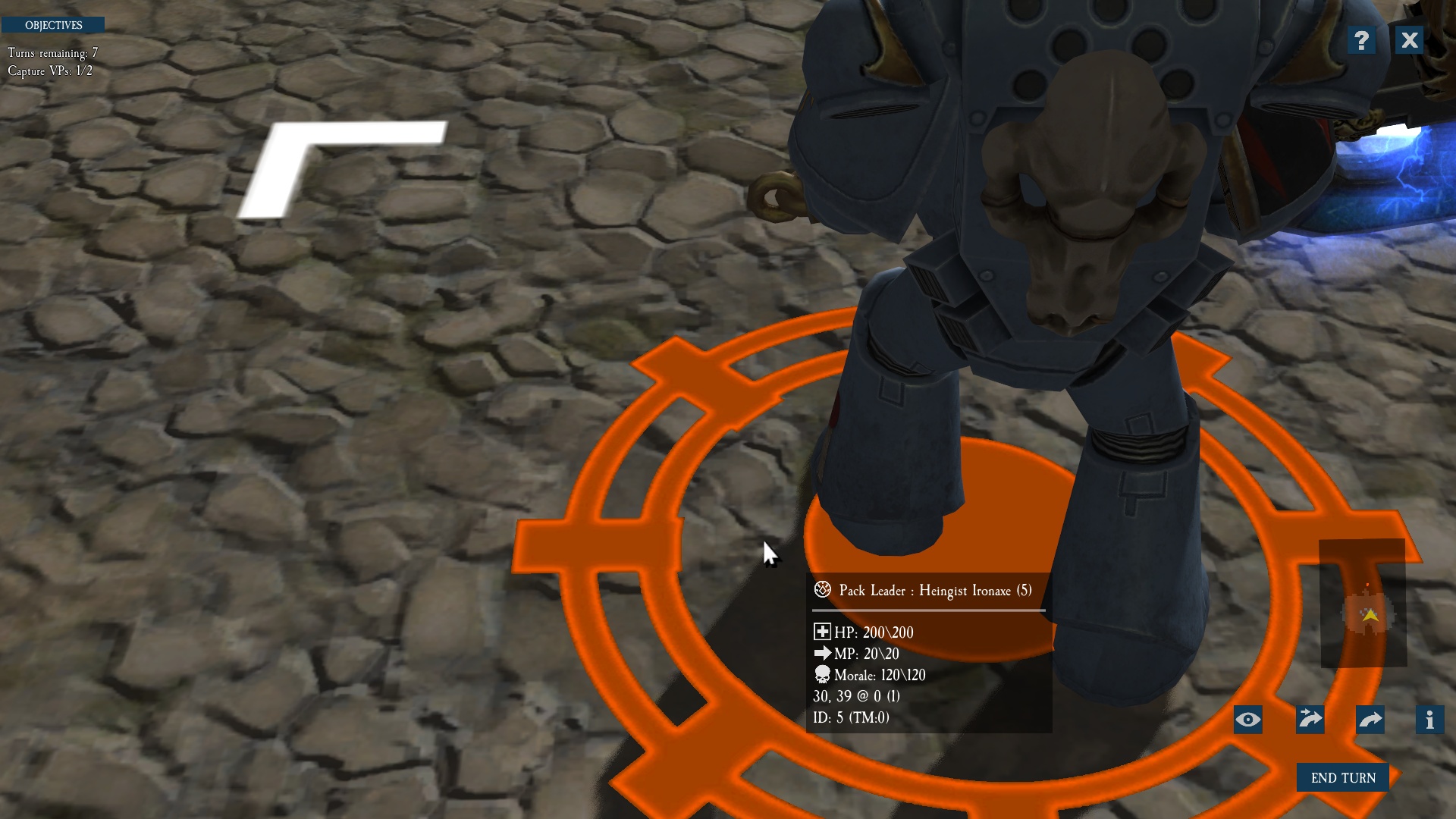Select the change facing arrow icon

click(1370, 720)
